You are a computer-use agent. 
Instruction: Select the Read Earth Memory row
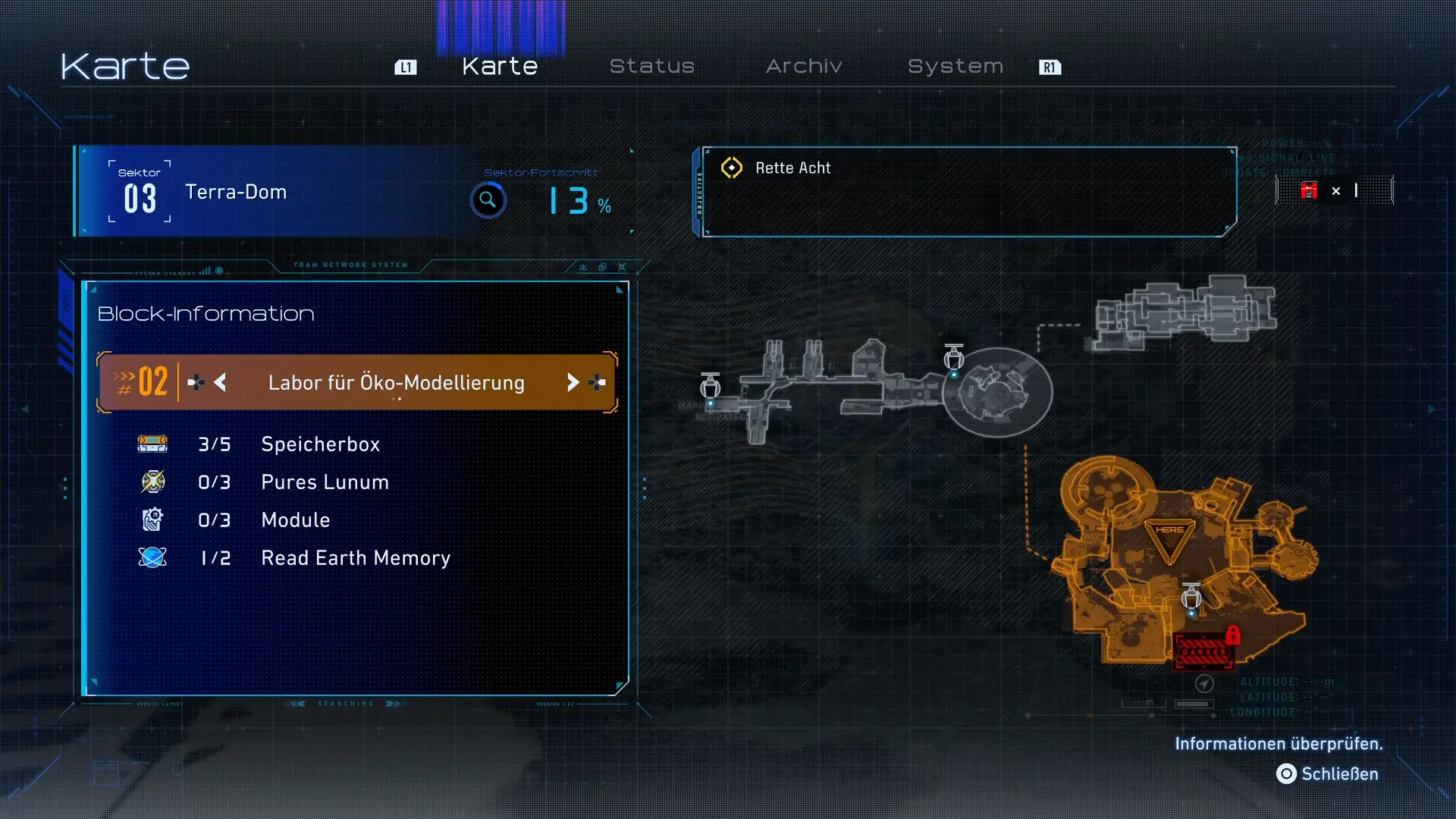point(355,558)
